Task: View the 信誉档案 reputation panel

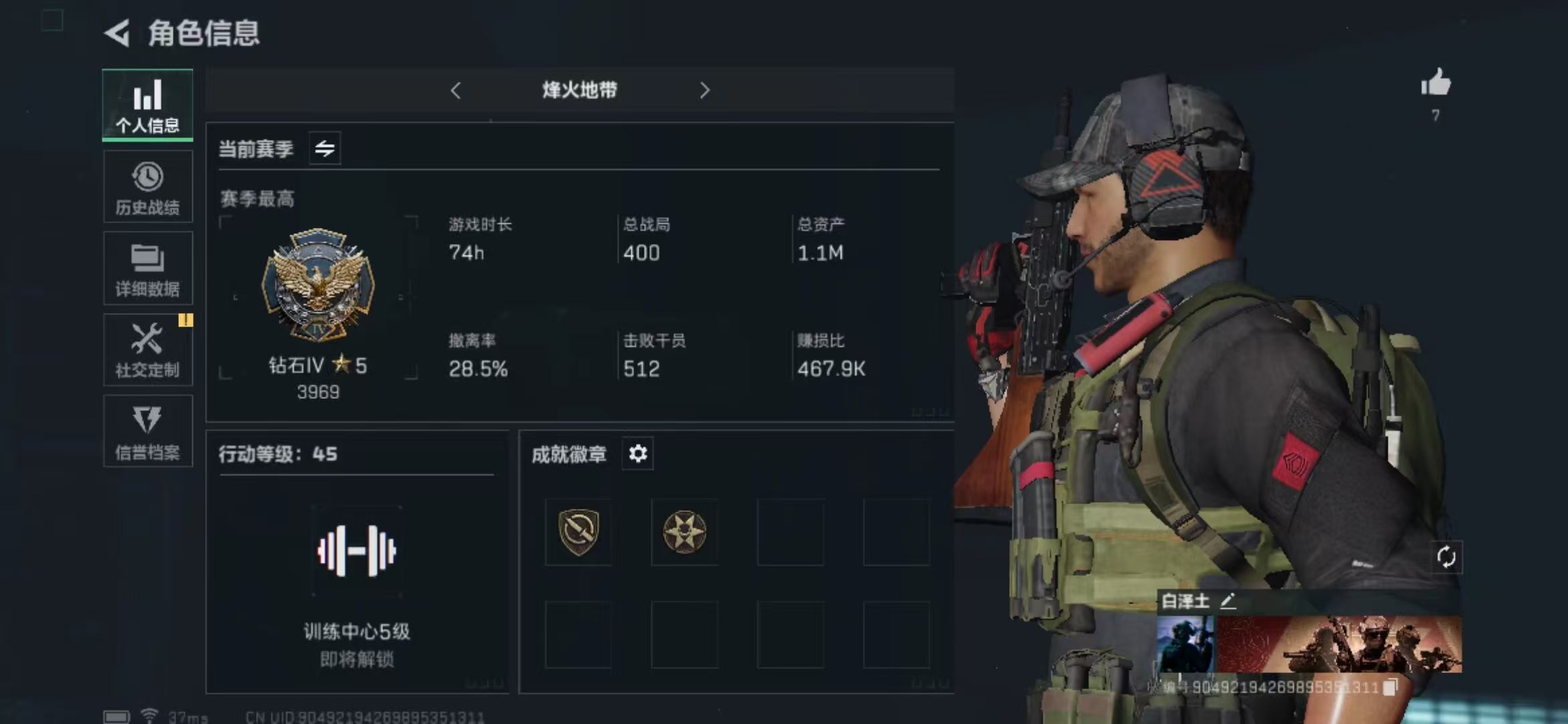Action: [x=147, y=431]
